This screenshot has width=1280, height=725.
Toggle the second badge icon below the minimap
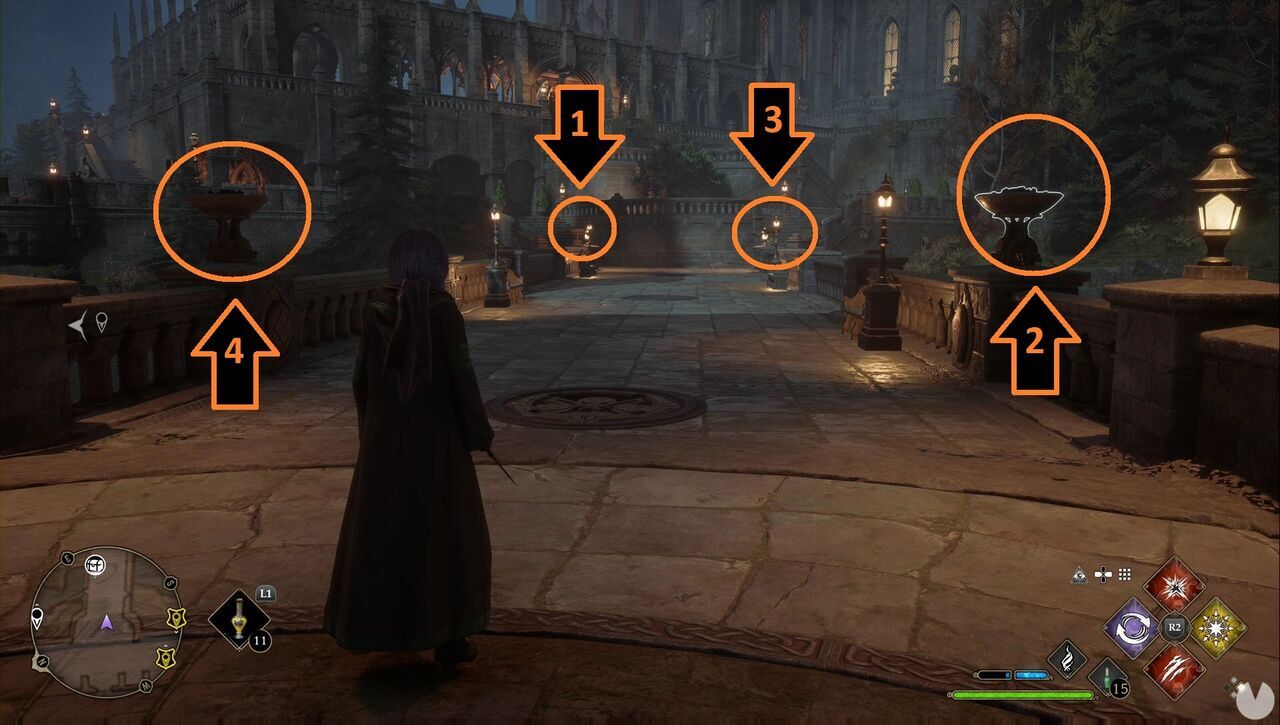click(x=166, y=658)
